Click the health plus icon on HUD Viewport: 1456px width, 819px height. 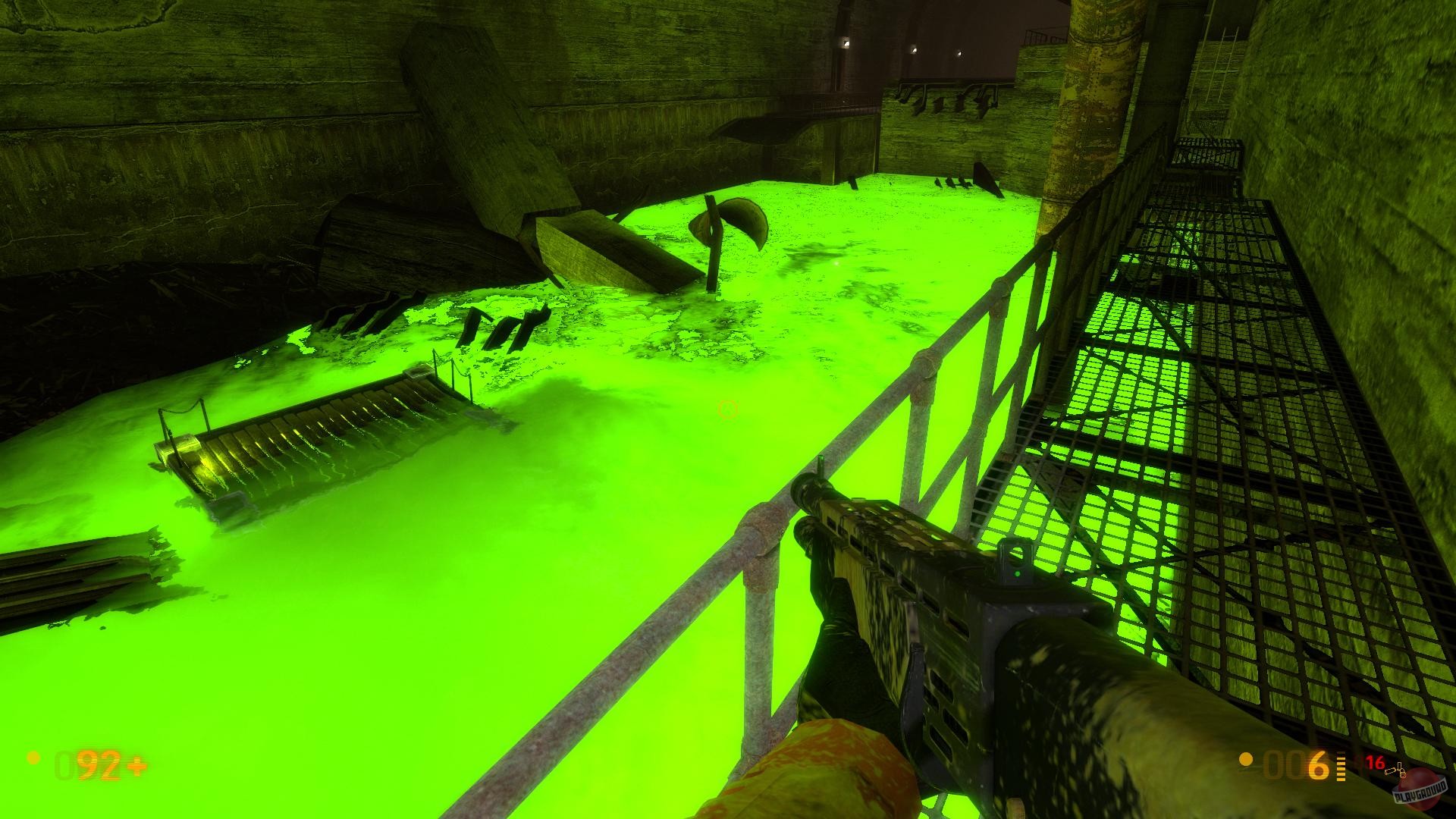(x=136, y=765)
